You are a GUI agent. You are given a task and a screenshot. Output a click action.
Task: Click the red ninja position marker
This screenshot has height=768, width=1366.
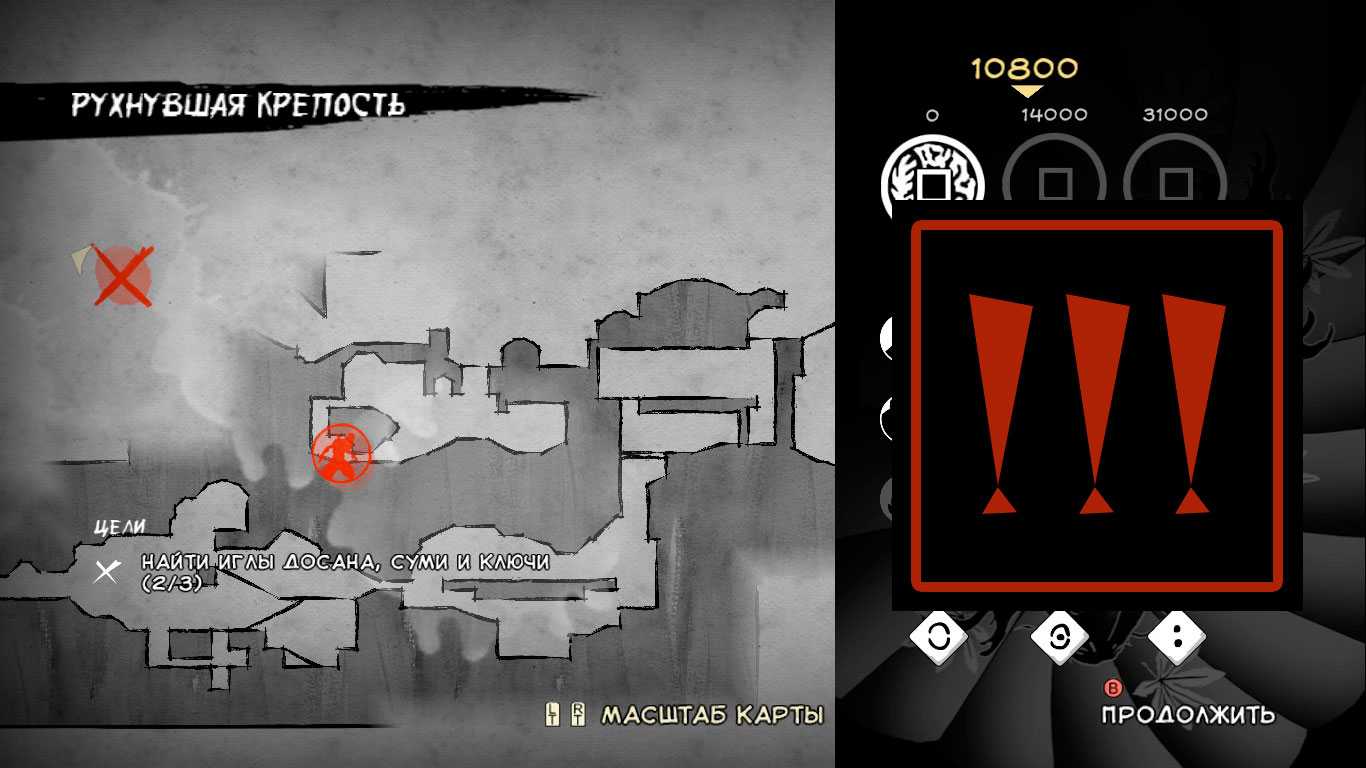341,454
